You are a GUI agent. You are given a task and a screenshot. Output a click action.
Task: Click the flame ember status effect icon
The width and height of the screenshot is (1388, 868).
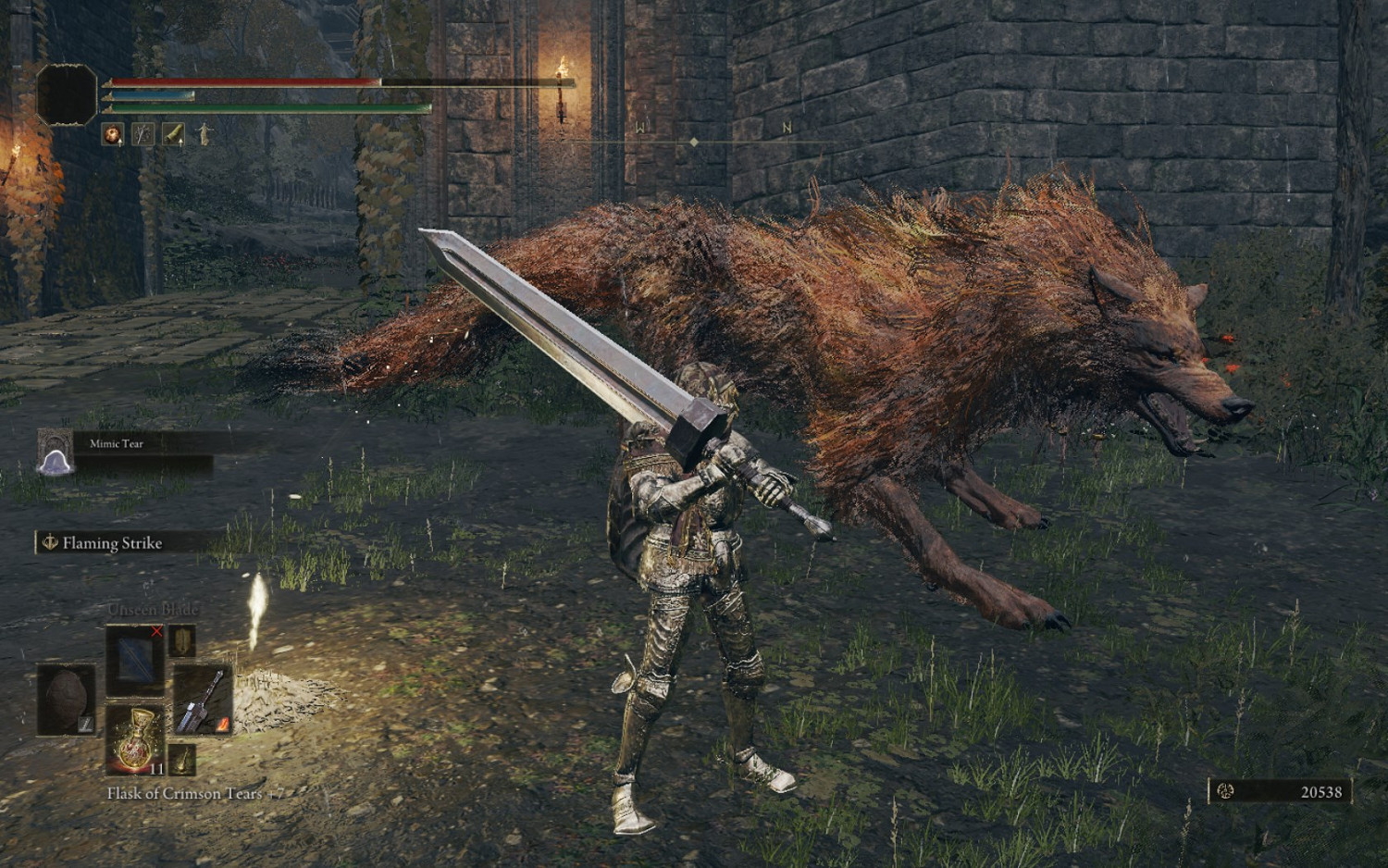coord(112,135)
